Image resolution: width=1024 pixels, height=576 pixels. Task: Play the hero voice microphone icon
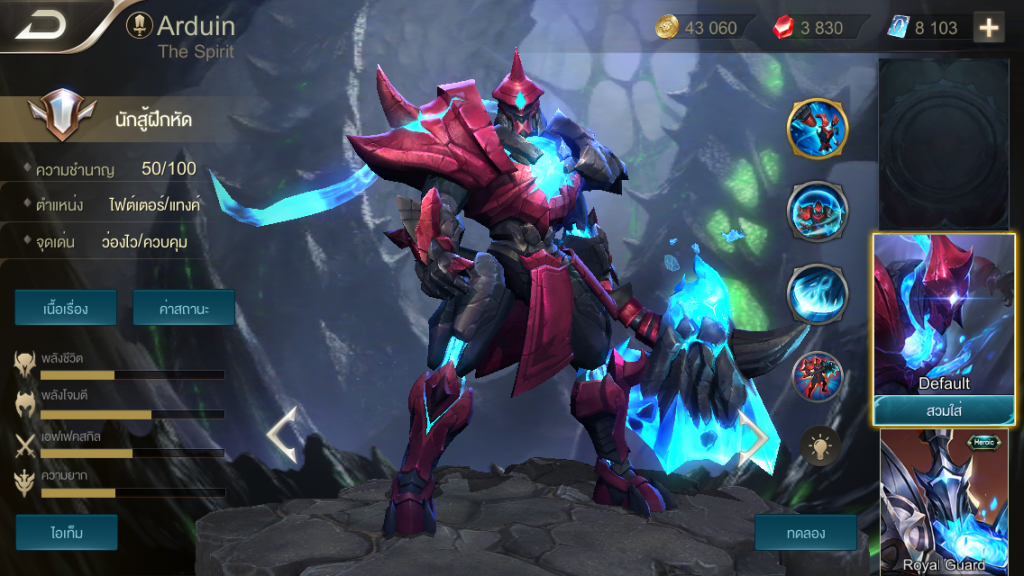coord(139,25)
